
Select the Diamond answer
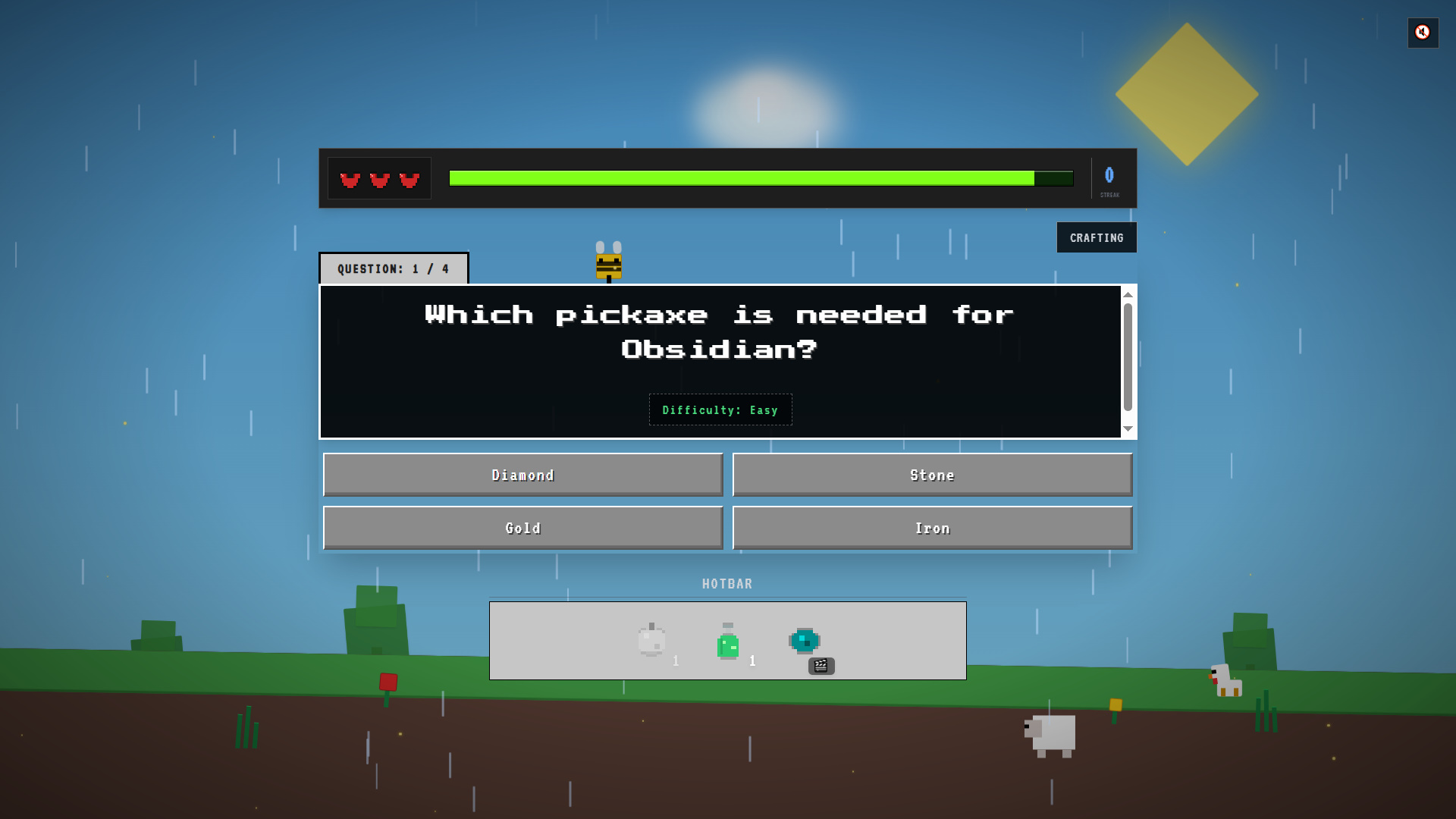coord(522,475)
